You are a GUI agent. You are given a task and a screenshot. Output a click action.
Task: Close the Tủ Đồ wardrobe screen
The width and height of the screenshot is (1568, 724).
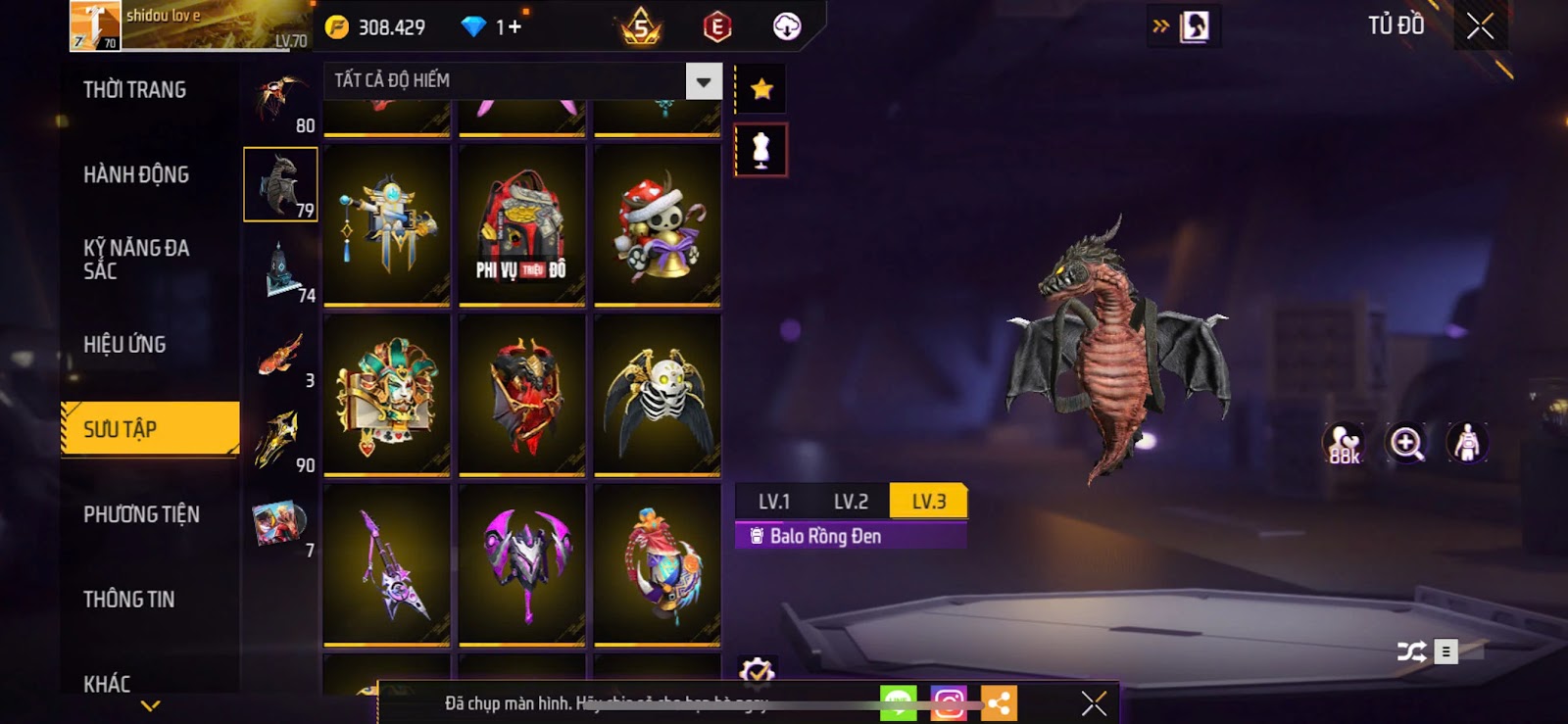pos(1480,26)
